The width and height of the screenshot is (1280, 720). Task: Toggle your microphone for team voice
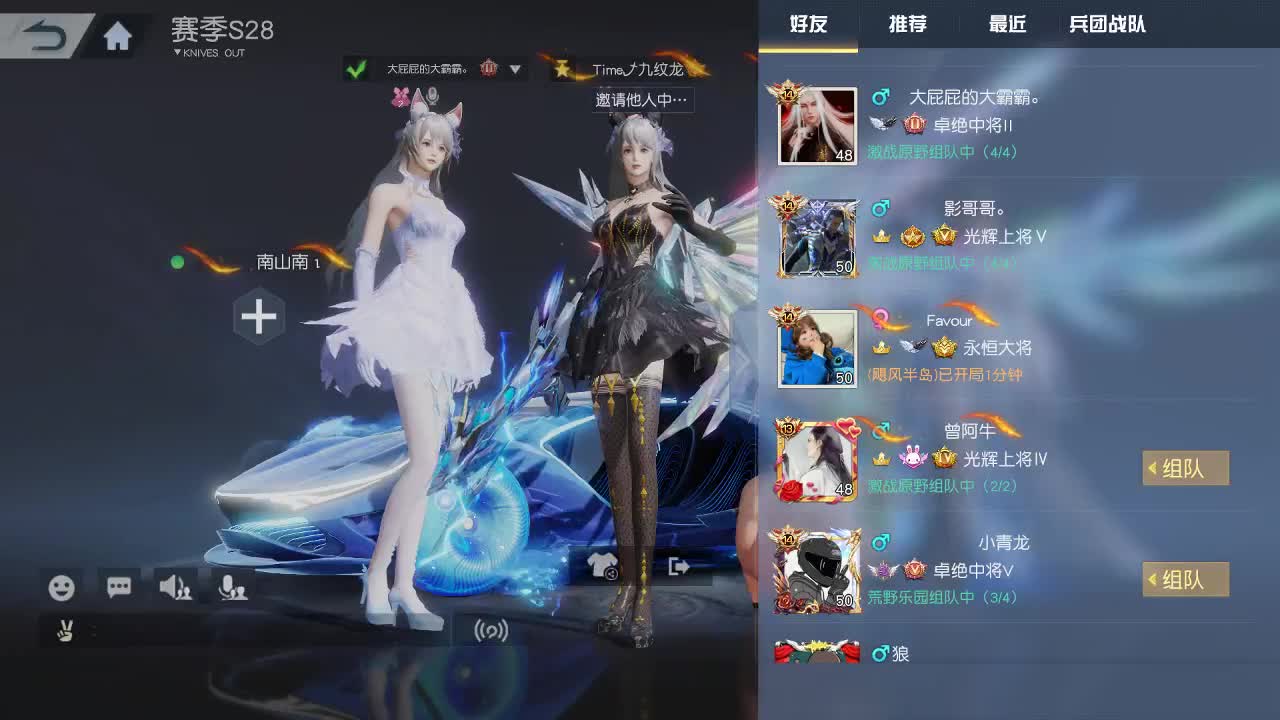point(232,588)
